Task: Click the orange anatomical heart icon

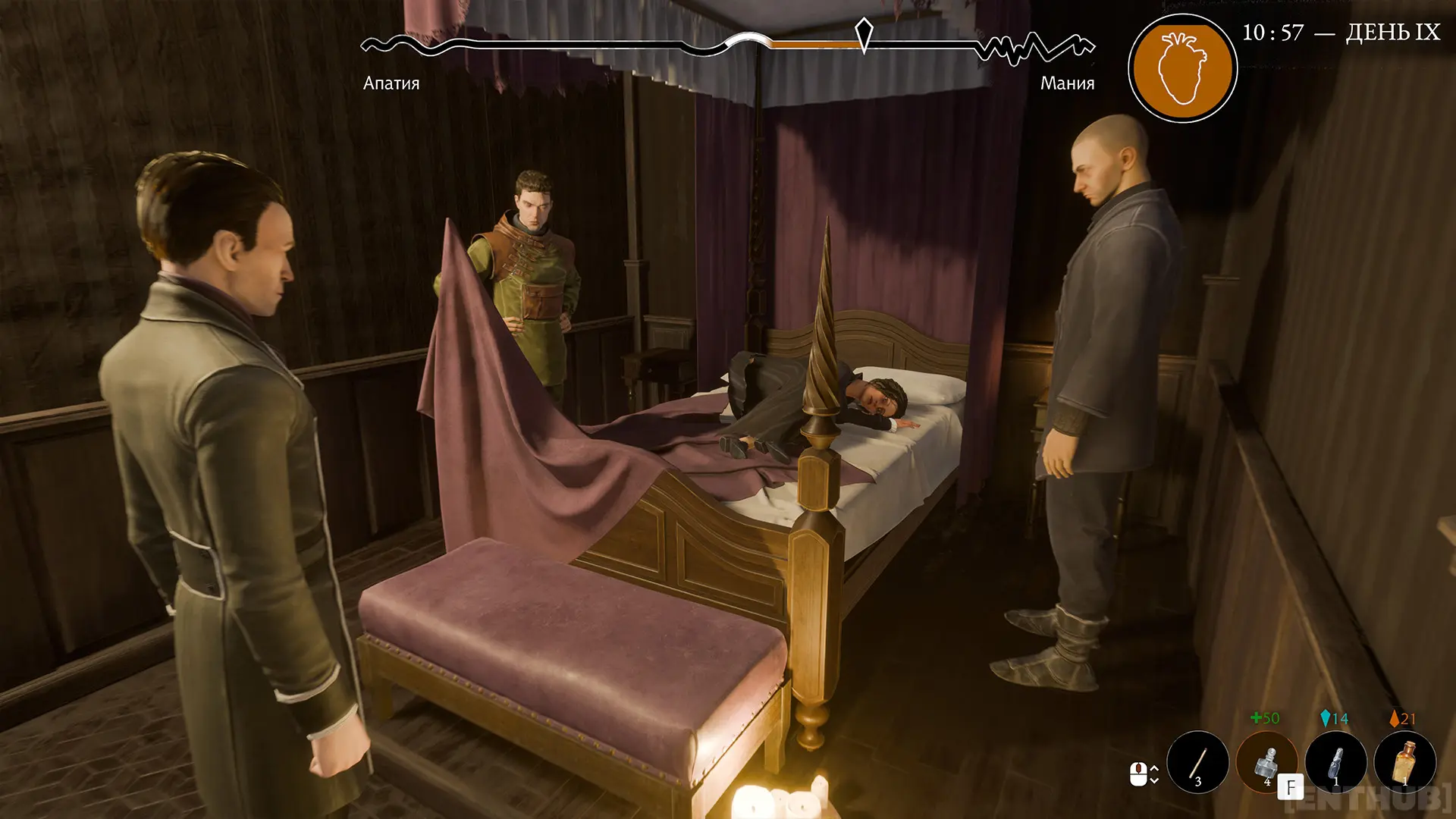Action: coord(1182,68)
